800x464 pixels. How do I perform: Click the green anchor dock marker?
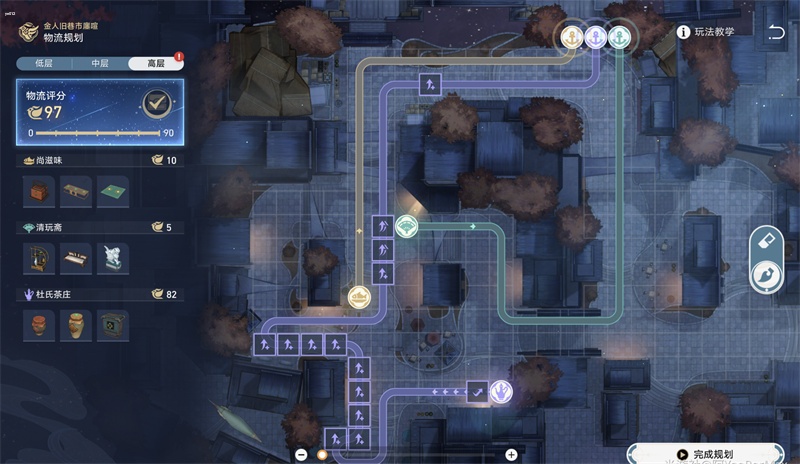[x=620, y=37]
